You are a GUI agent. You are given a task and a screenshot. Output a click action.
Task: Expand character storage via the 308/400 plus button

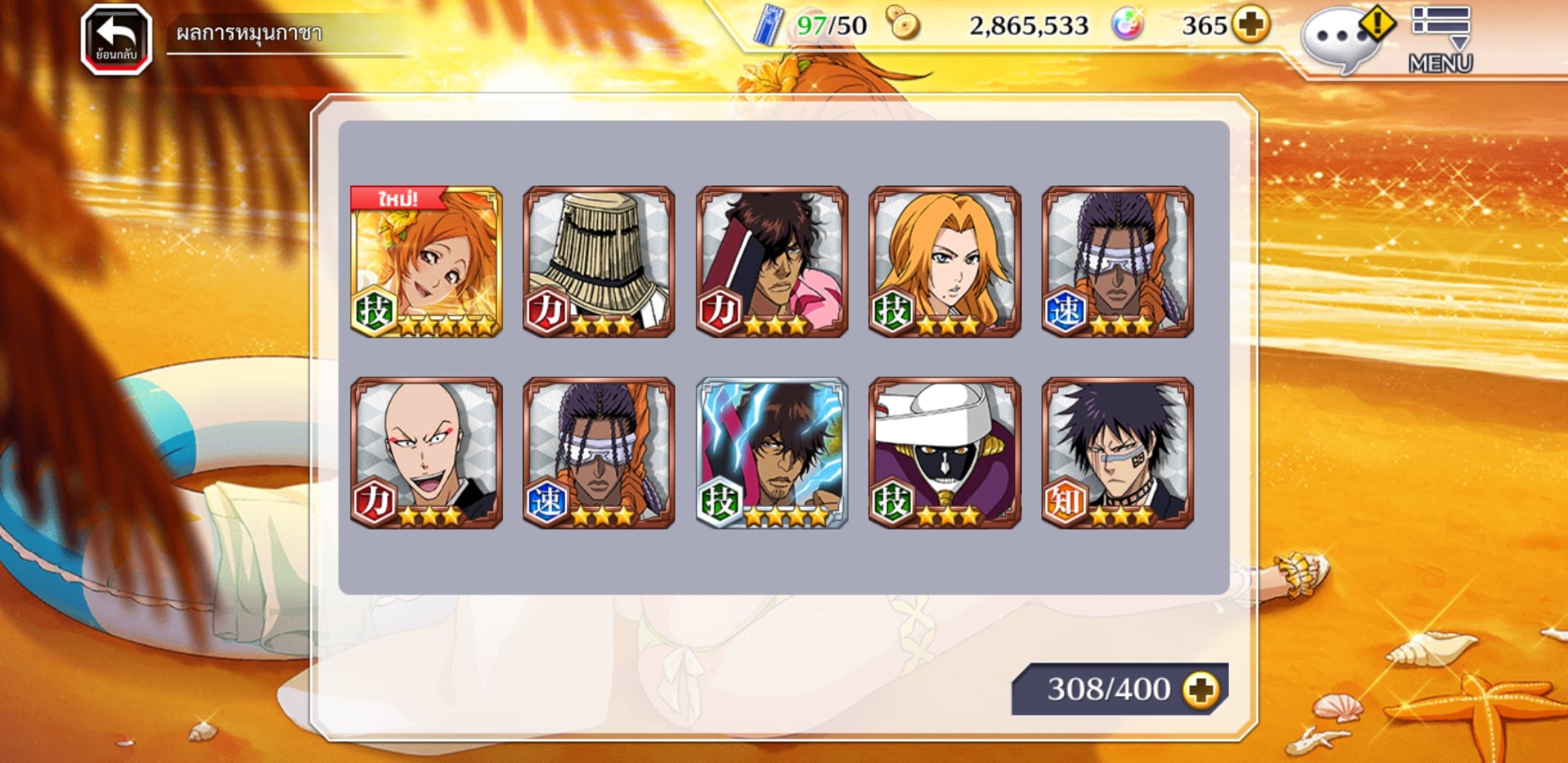1202,689
